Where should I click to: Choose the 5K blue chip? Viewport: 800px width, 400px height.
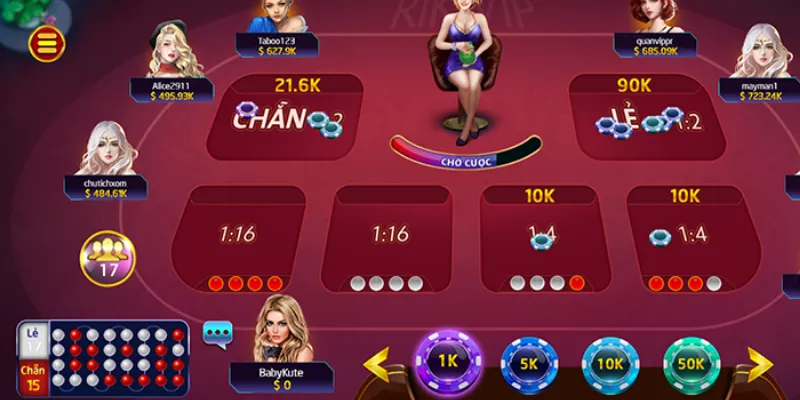529,363
